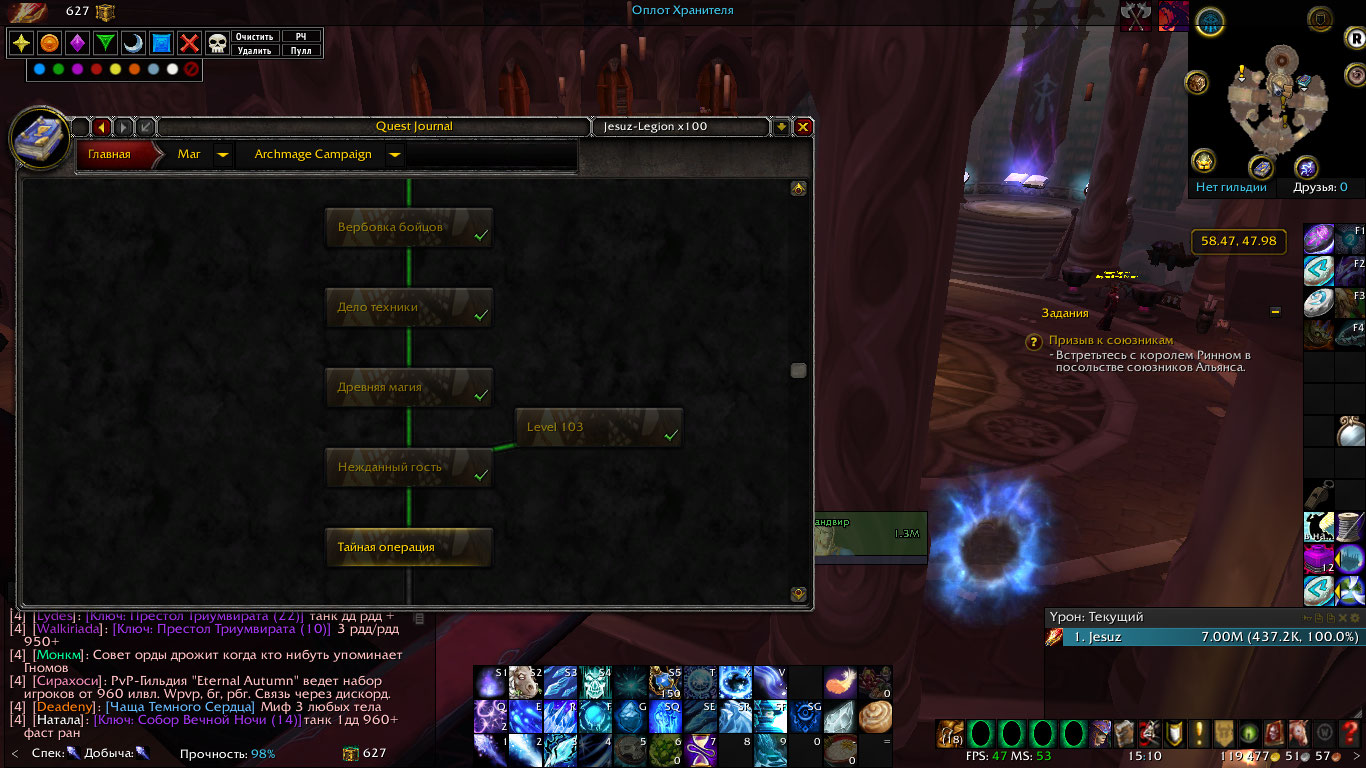Click the Пулл timer button
This screenshot has height=768, width=1366.
[300, 50]
